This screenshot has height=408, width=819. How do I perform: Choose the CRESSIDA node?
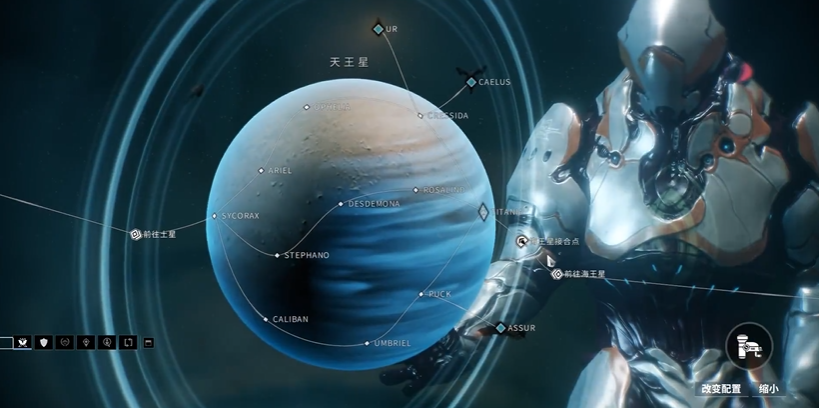[421, 116]
